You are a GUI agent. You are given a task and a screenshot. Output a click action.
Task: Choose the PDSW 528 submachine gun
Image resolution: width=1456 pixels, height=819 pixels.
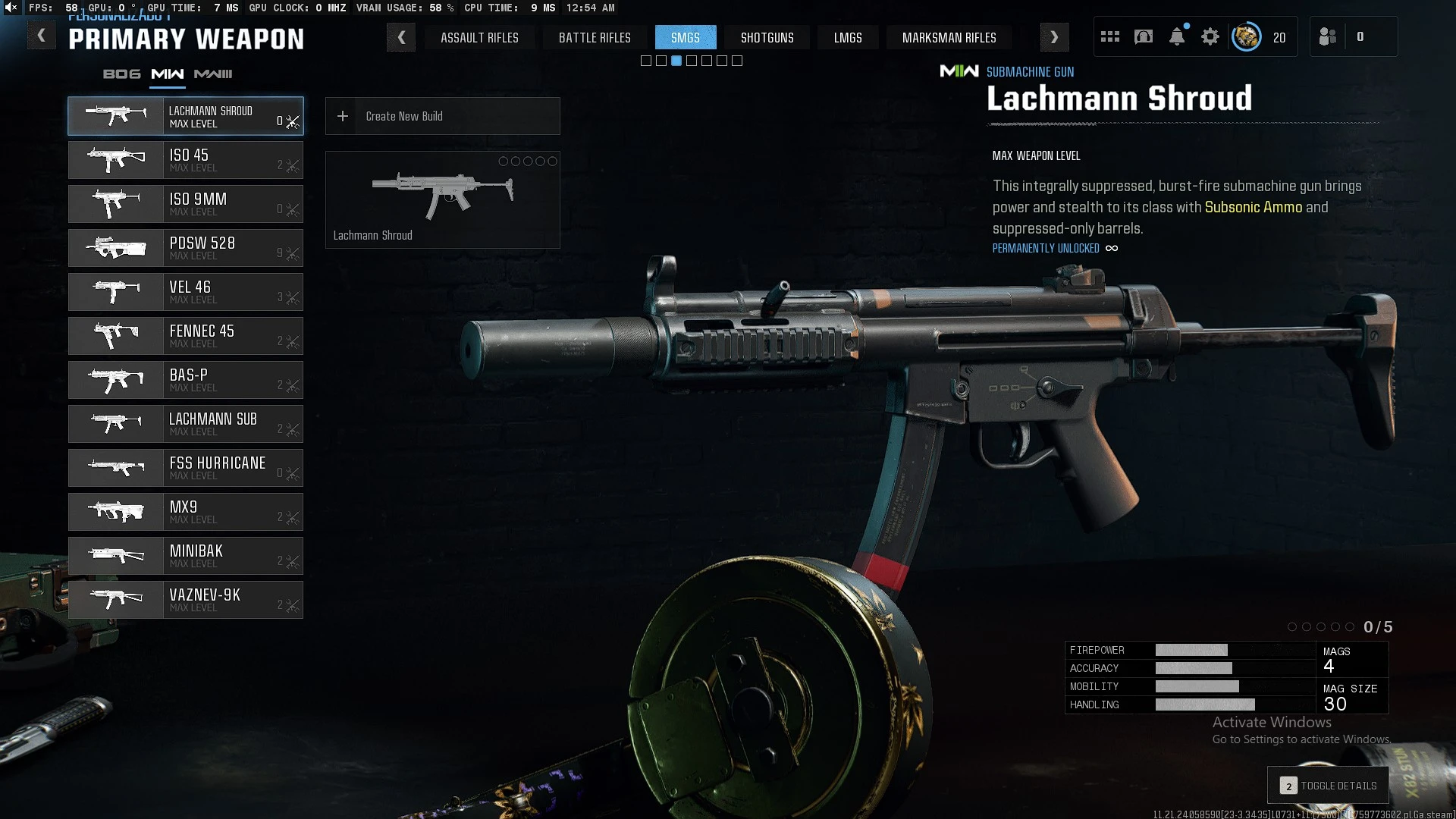(186, 248)
